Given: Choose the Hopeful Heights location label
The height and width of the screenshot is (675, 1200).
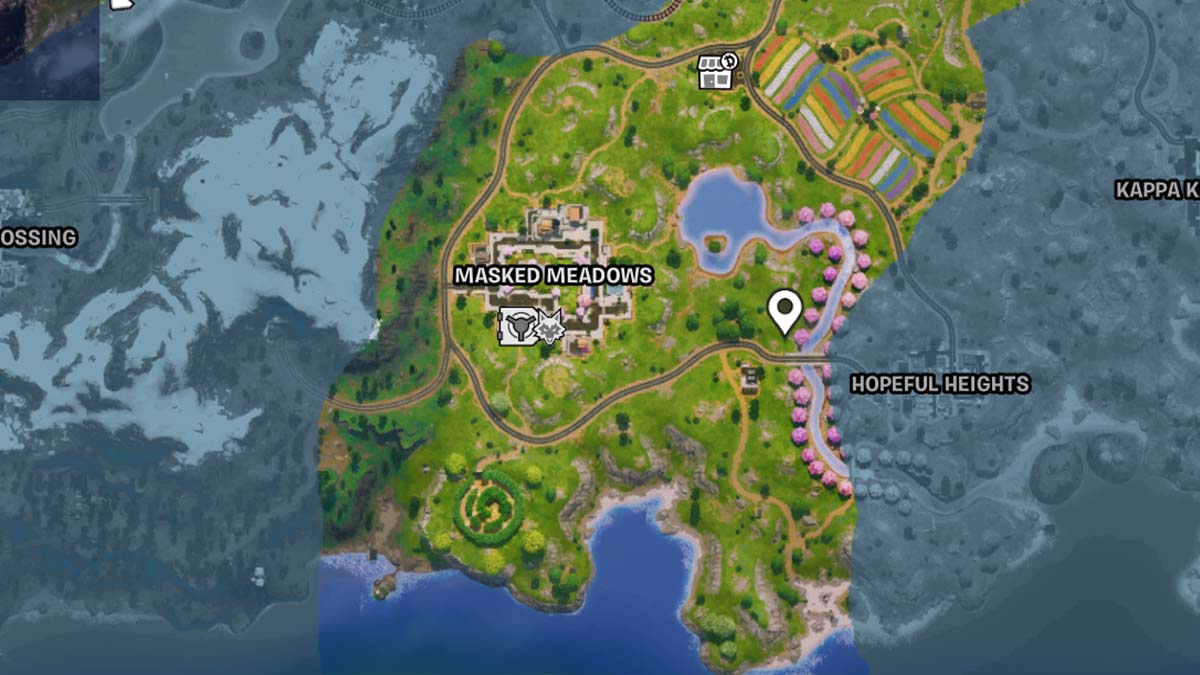Looking at the screenshot, I should click(x=939, y=384).
